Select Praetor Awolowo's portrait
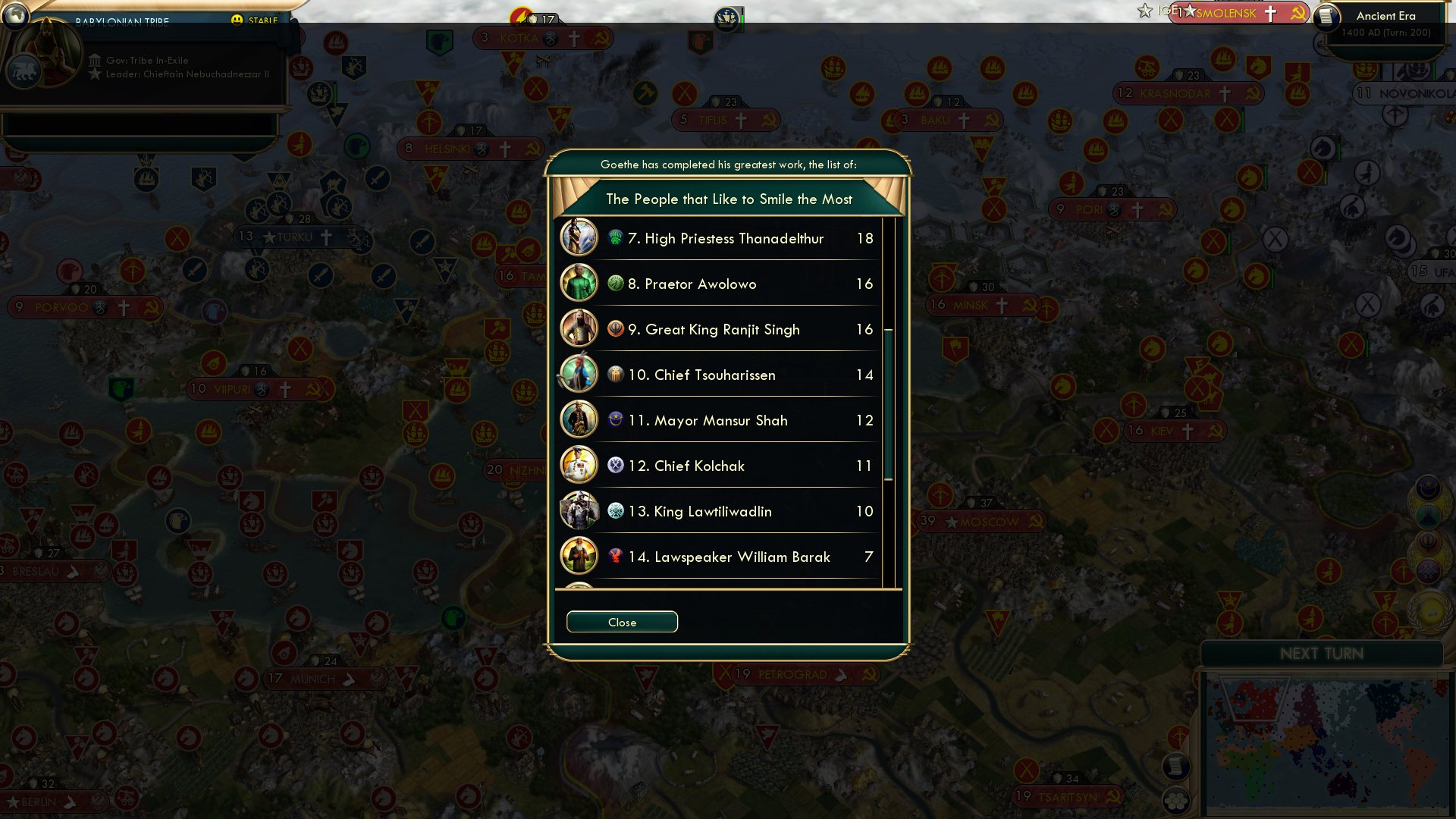 [579, 284]
